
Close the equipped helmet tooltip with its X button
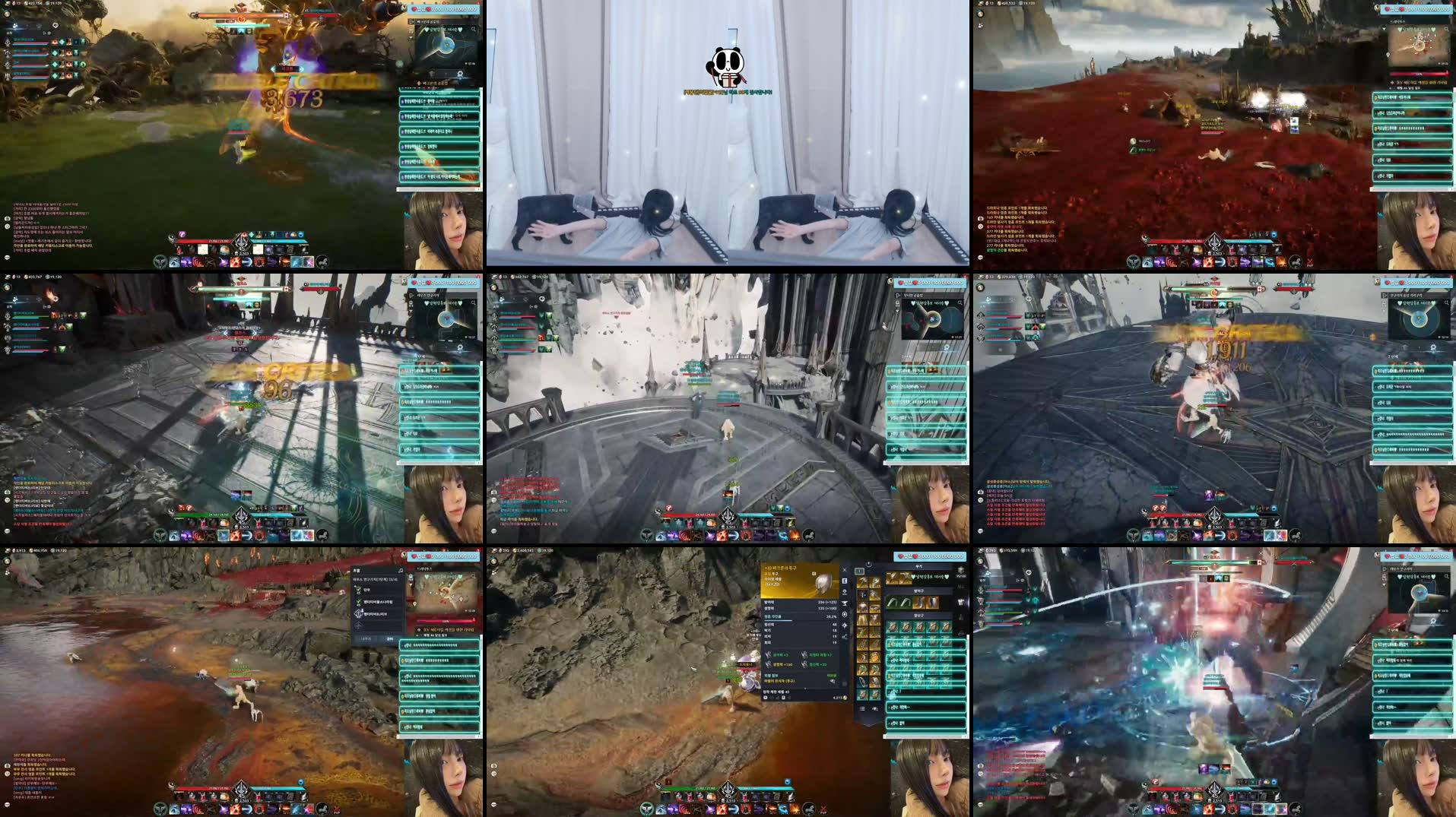click(x=845, y=570)
